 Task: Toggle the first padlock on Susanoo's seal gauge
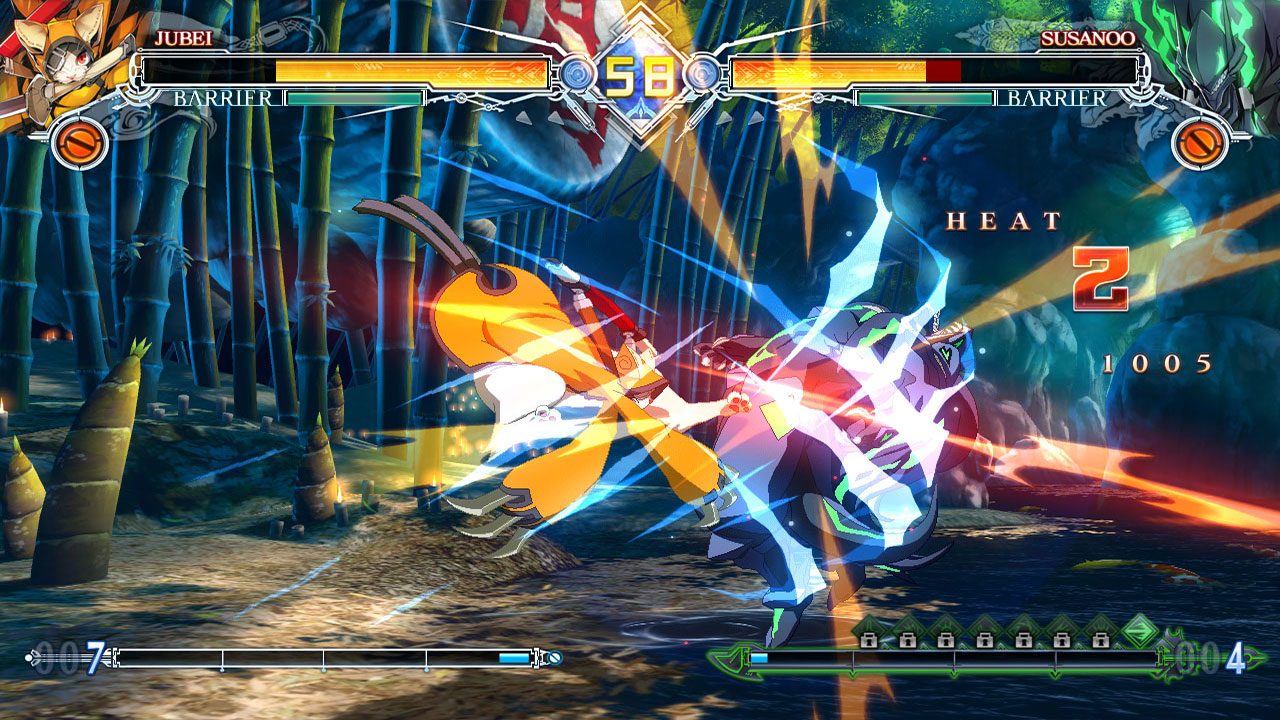[870, 642]
